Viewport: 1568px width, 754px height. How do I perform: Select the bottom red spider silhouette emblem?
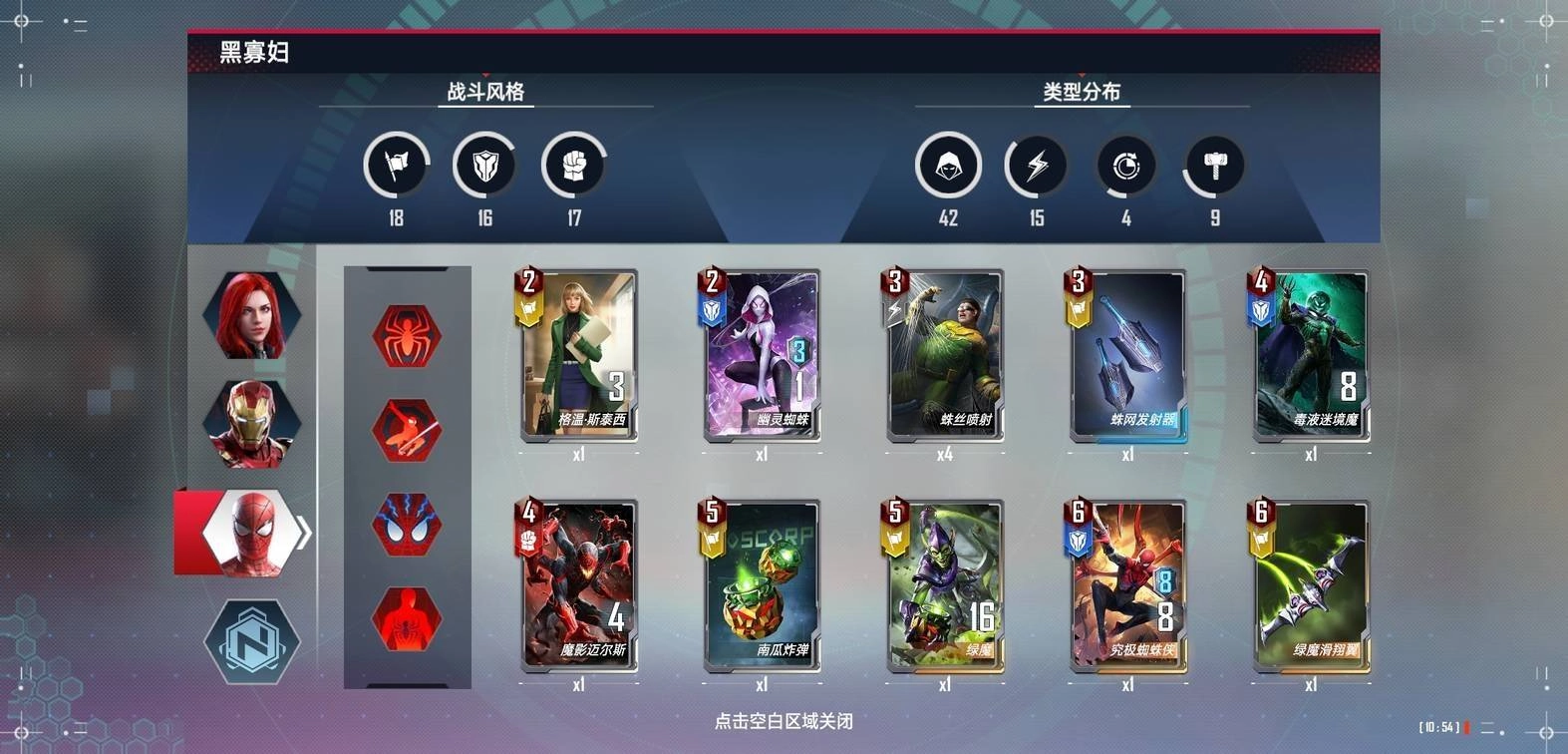(407, 620)
